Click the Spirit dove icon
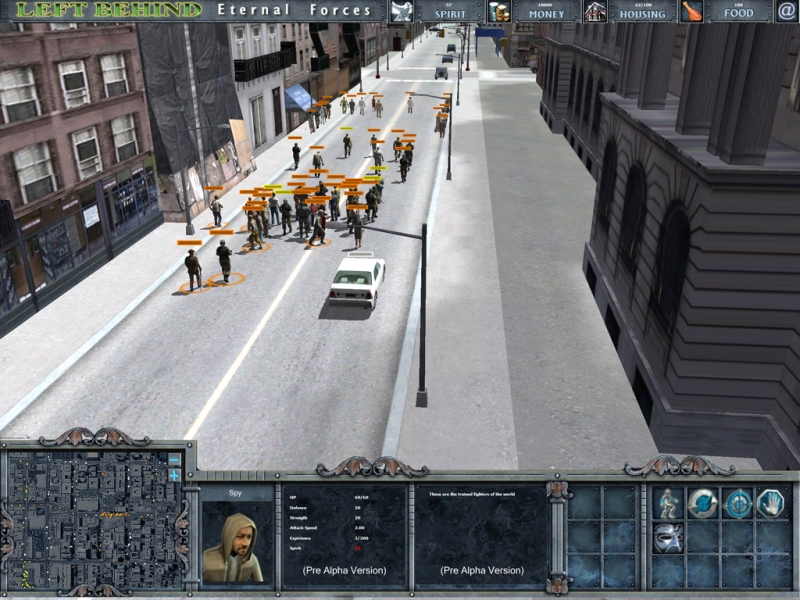This screenshot has height=600, width=800. tap(401, 11)
